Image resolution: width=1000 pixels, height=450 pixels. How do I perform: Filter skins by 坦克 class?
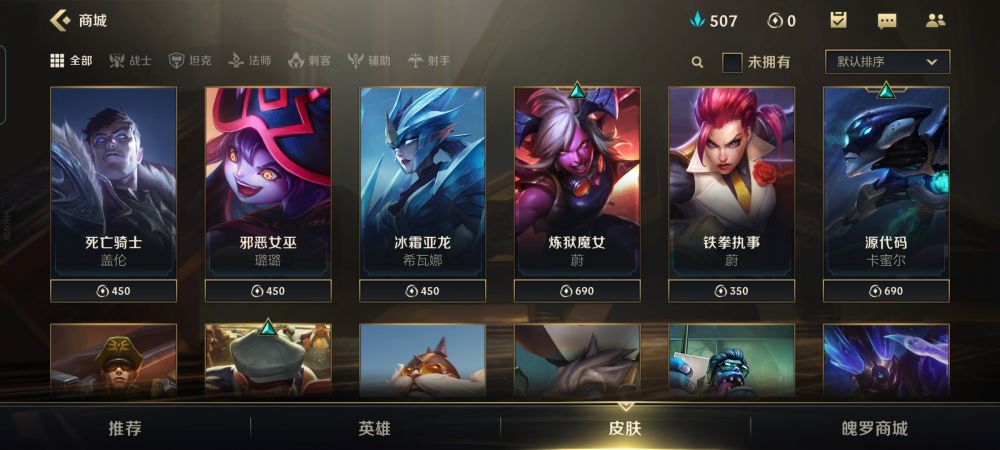point(190,61)
